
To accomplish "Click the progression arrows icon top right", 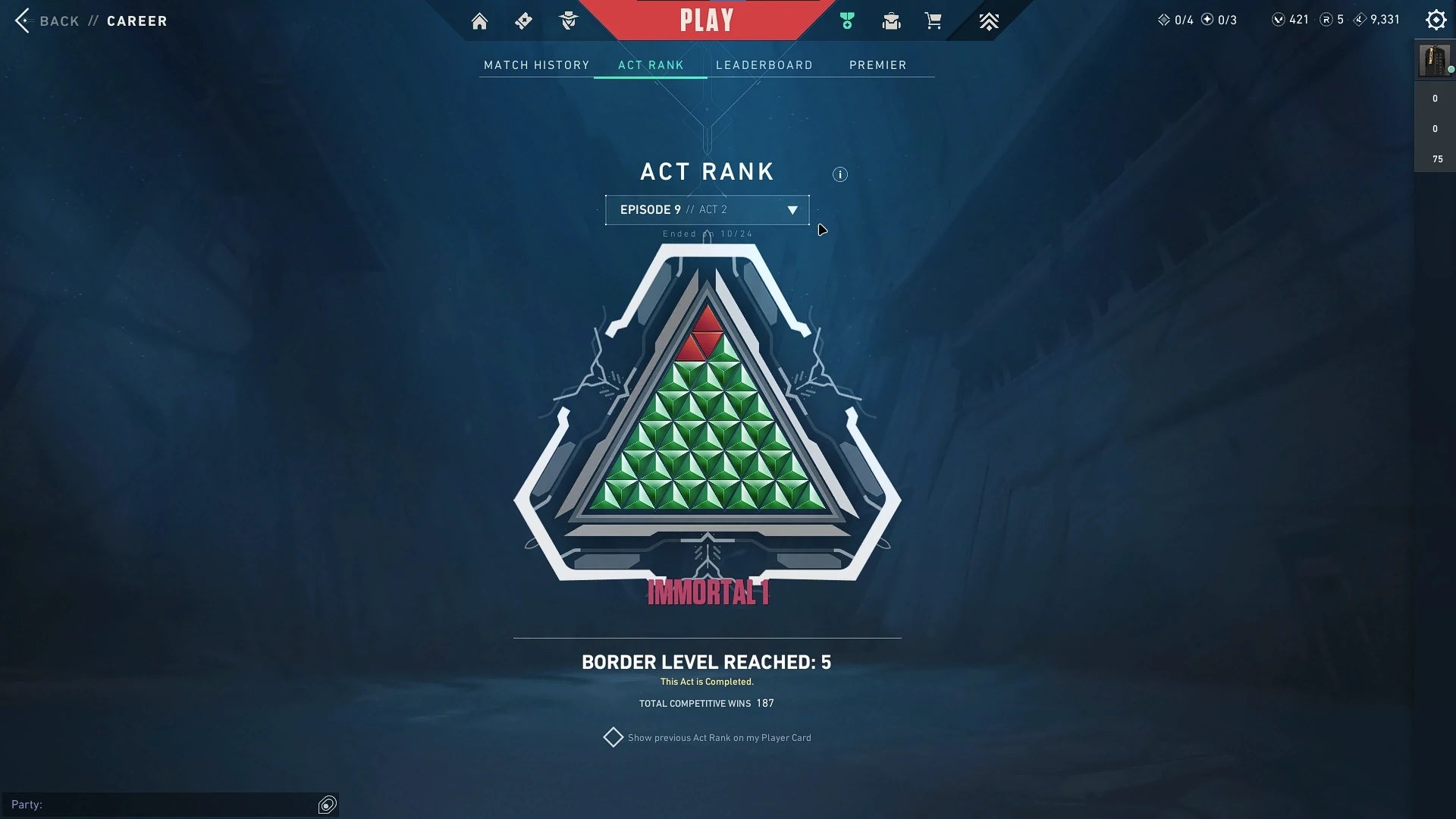I will (988, 20).
